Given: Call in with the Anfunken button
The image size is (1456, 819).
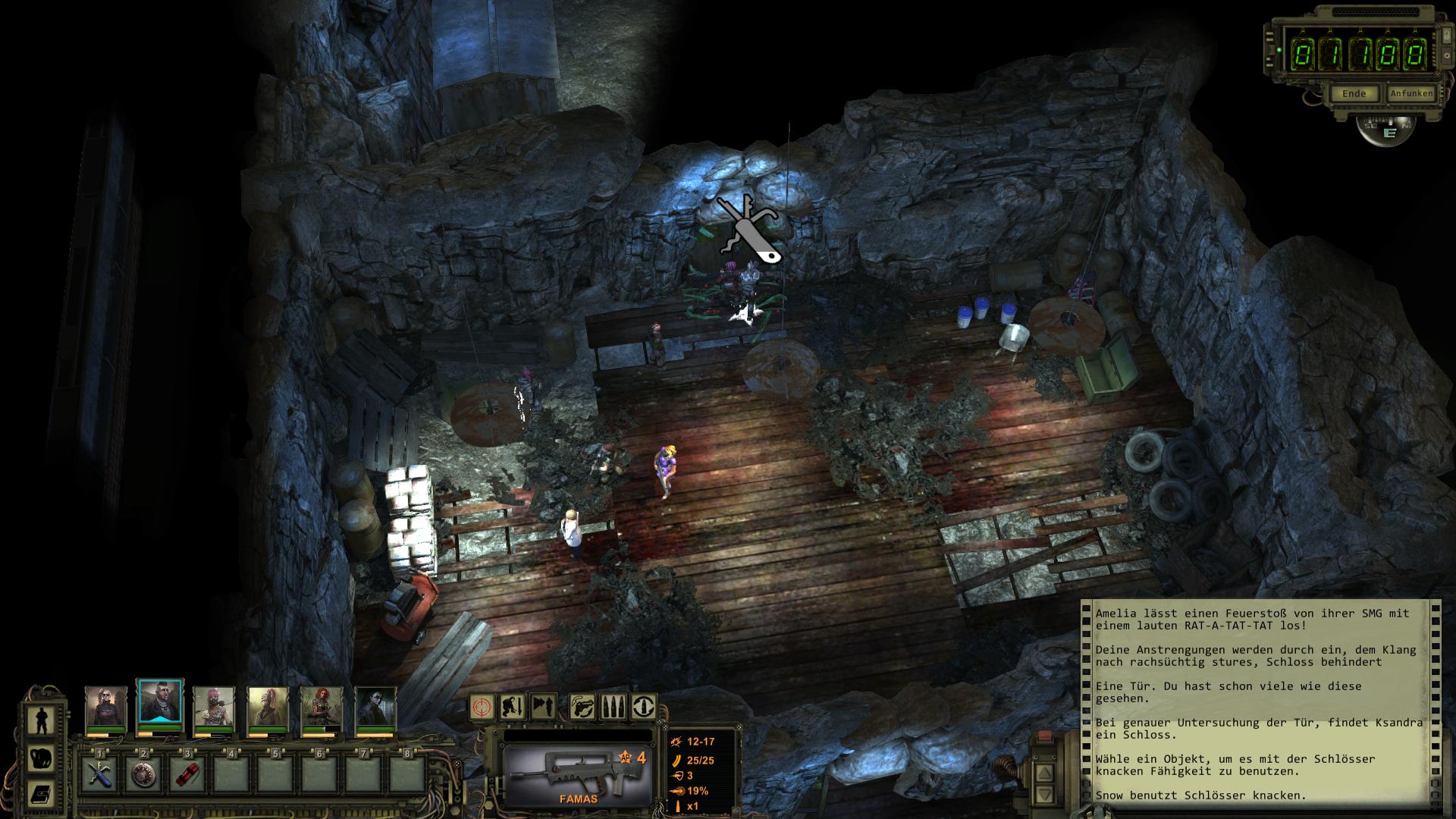Looking at the screenshot, I should (1410, 93).
